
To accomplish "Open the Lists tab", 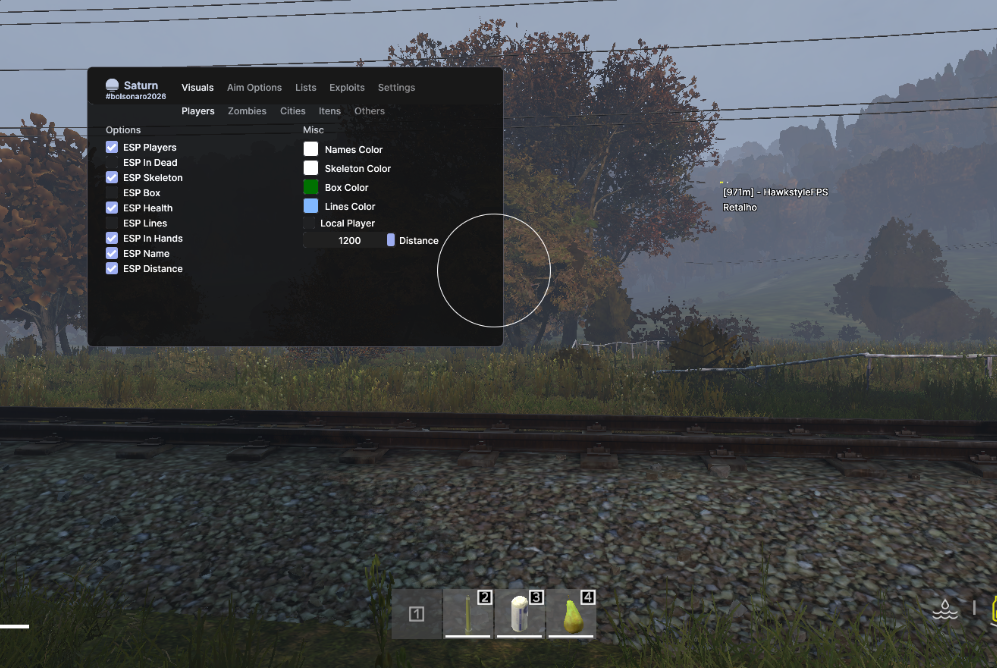I will [305, 88].
